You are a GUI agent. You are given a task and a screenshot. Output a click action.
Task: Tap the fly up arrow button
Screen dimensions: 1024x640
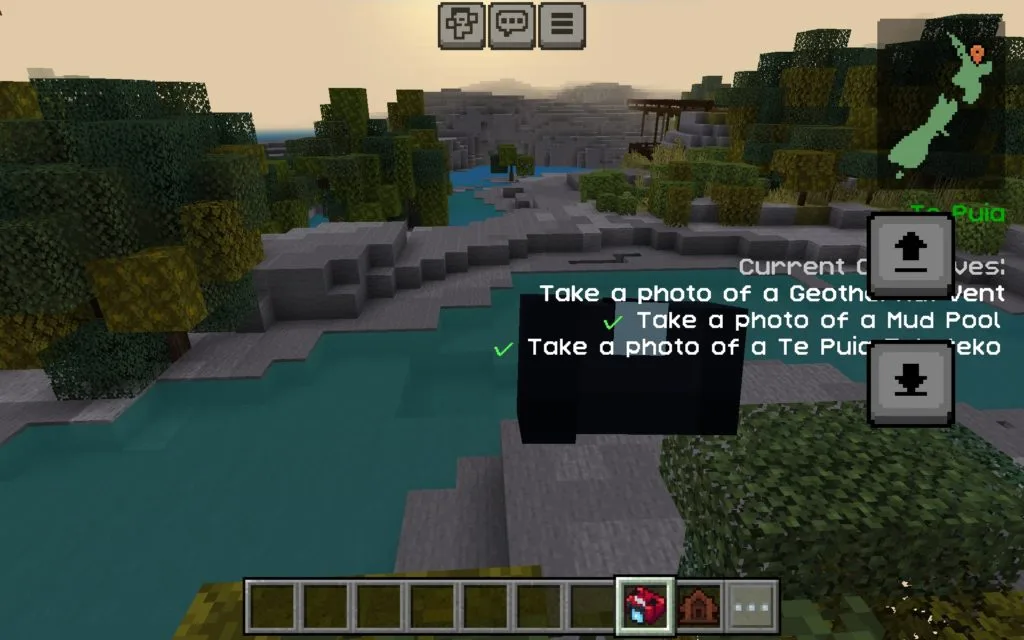coord(910,254)
